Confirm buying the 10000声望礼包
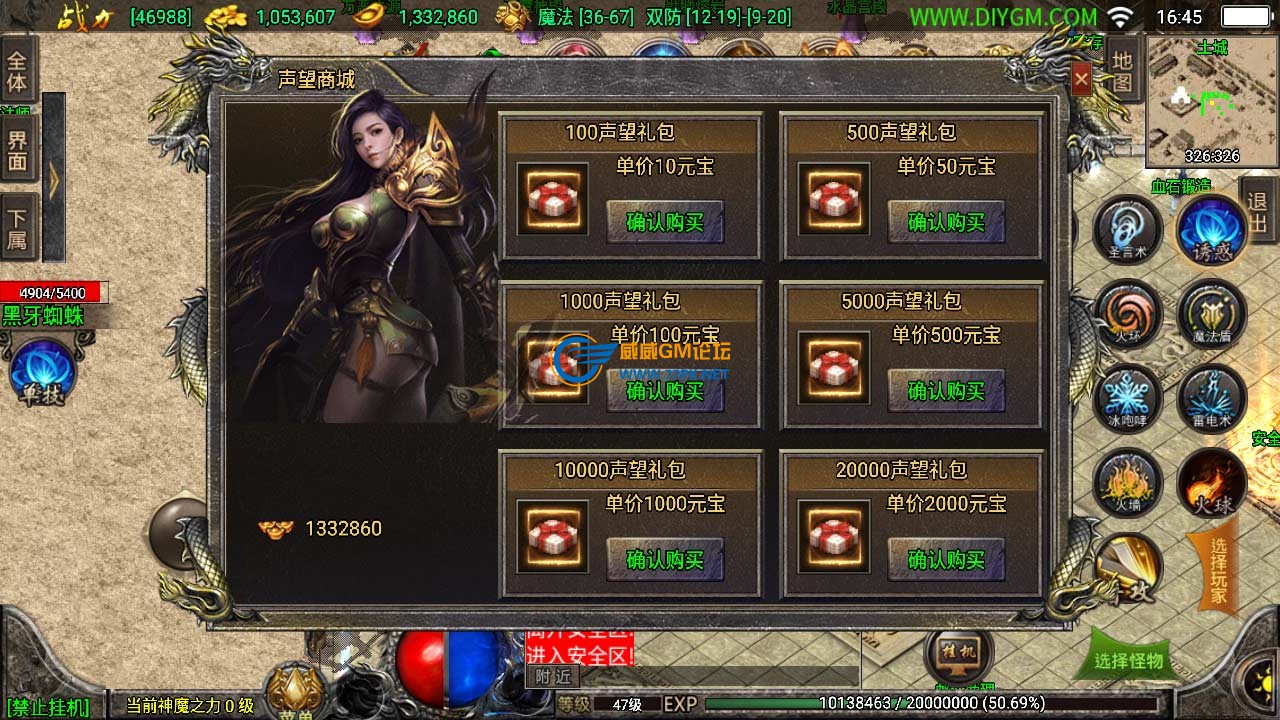Image resolution: width=1280 pixels, height=720 pixels. [x=664, y=560]
